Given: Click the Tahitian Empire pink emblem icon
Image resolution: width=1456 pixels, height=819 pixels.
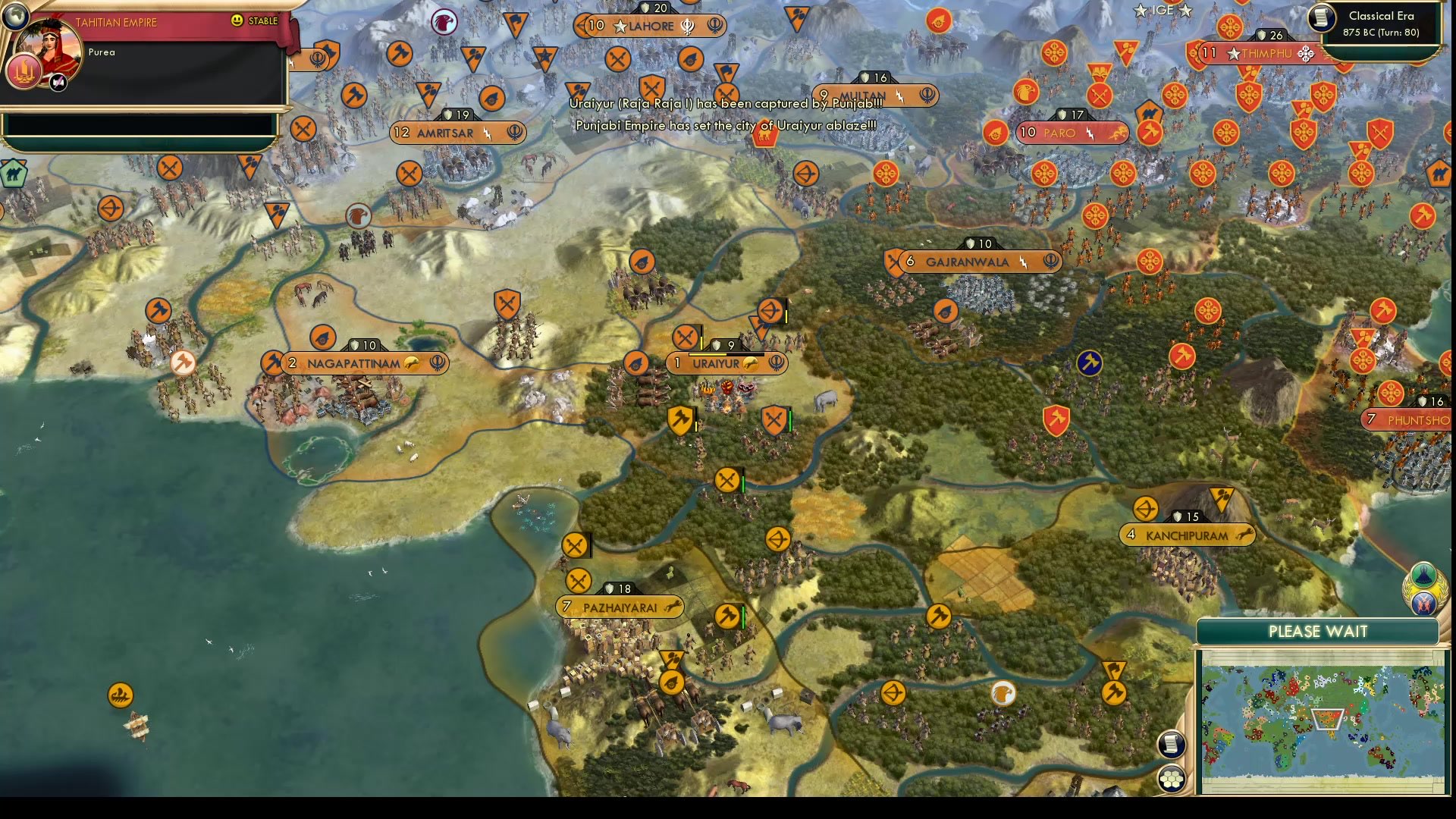Looking at the screenshot, I should (25, 72).
